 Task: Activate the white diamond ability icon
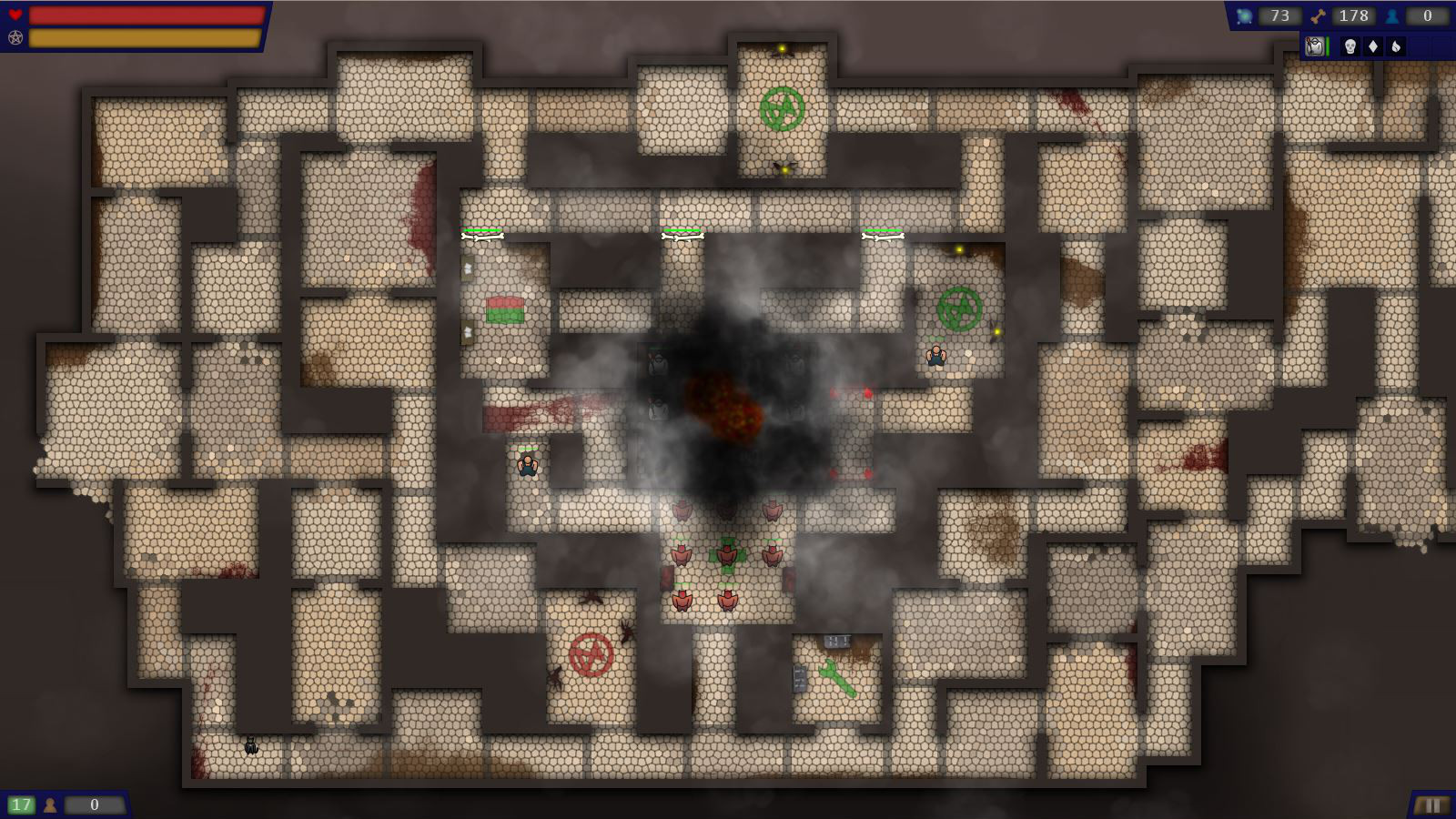[x=1373, y=46]
